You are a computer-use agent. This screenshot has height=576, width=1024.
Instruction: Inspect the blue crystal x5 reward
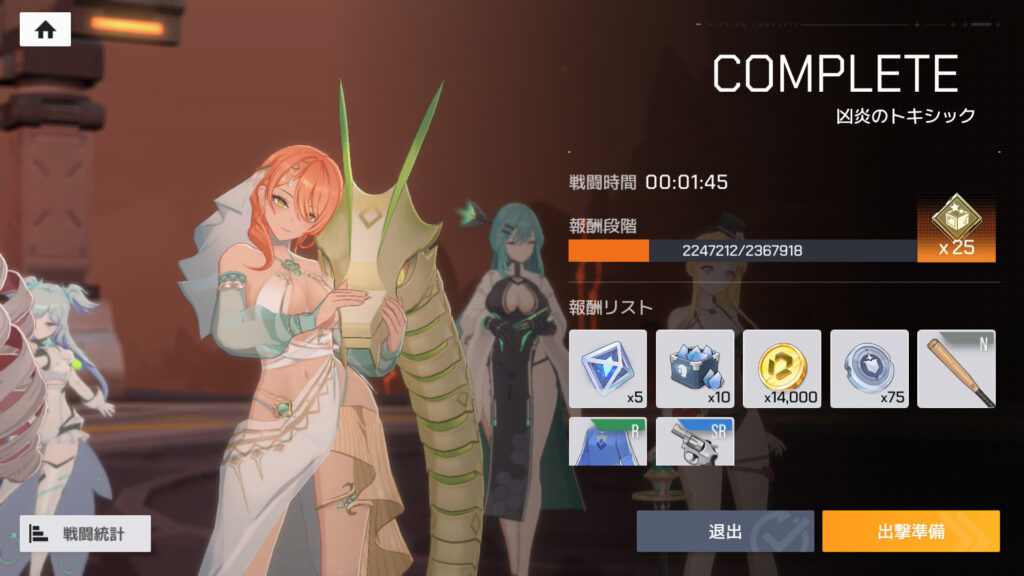(x=608, y=369)
